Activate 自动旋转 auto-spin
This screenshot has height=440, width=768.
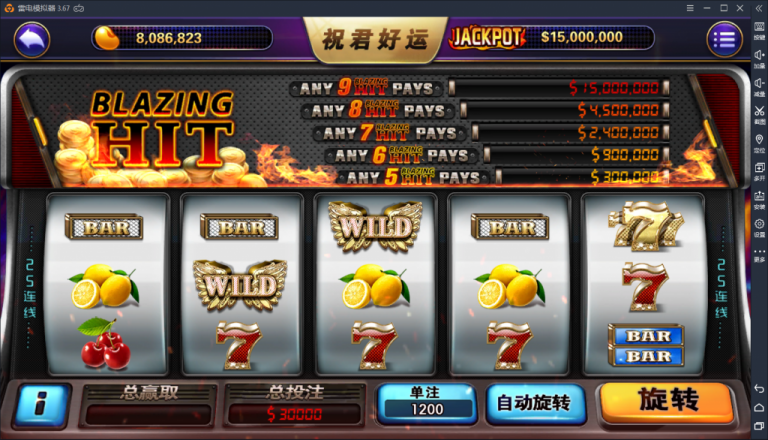pyautogui.click(x=534, y=403)
